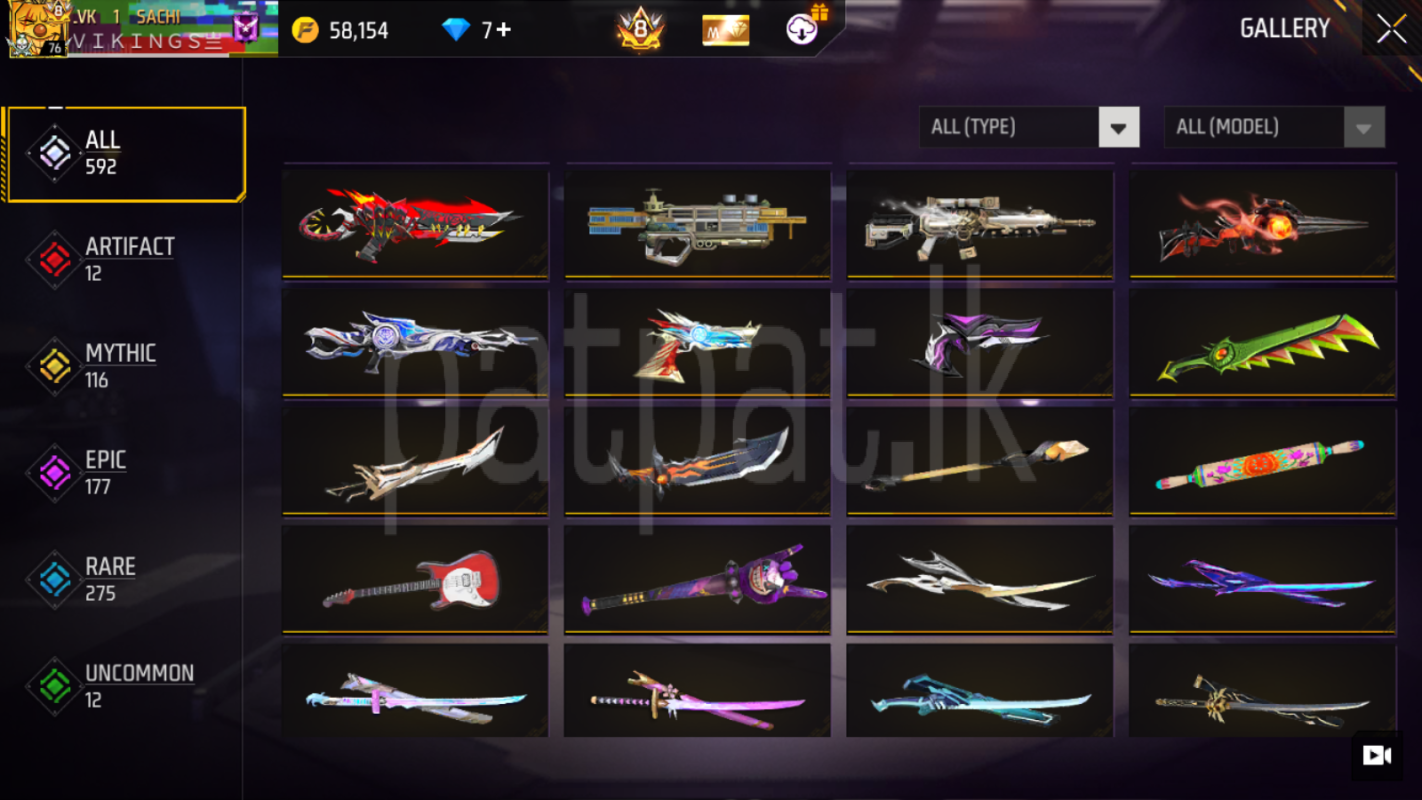Tap the video camera record button
1422x800 pixels.
1377,755
